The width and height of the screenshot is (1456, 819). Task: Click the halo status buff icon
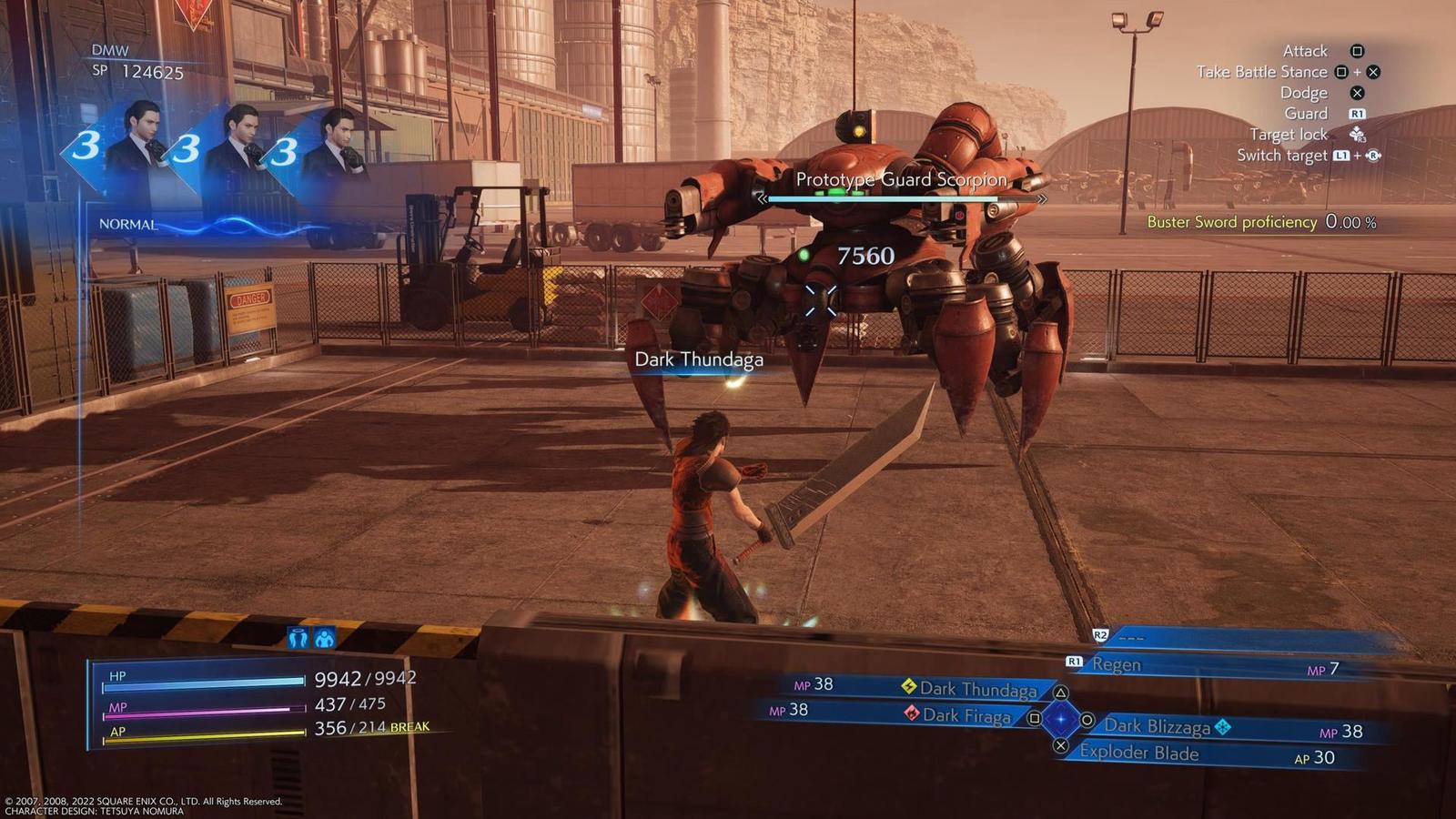pyautogui.click(x=298, y=637)
